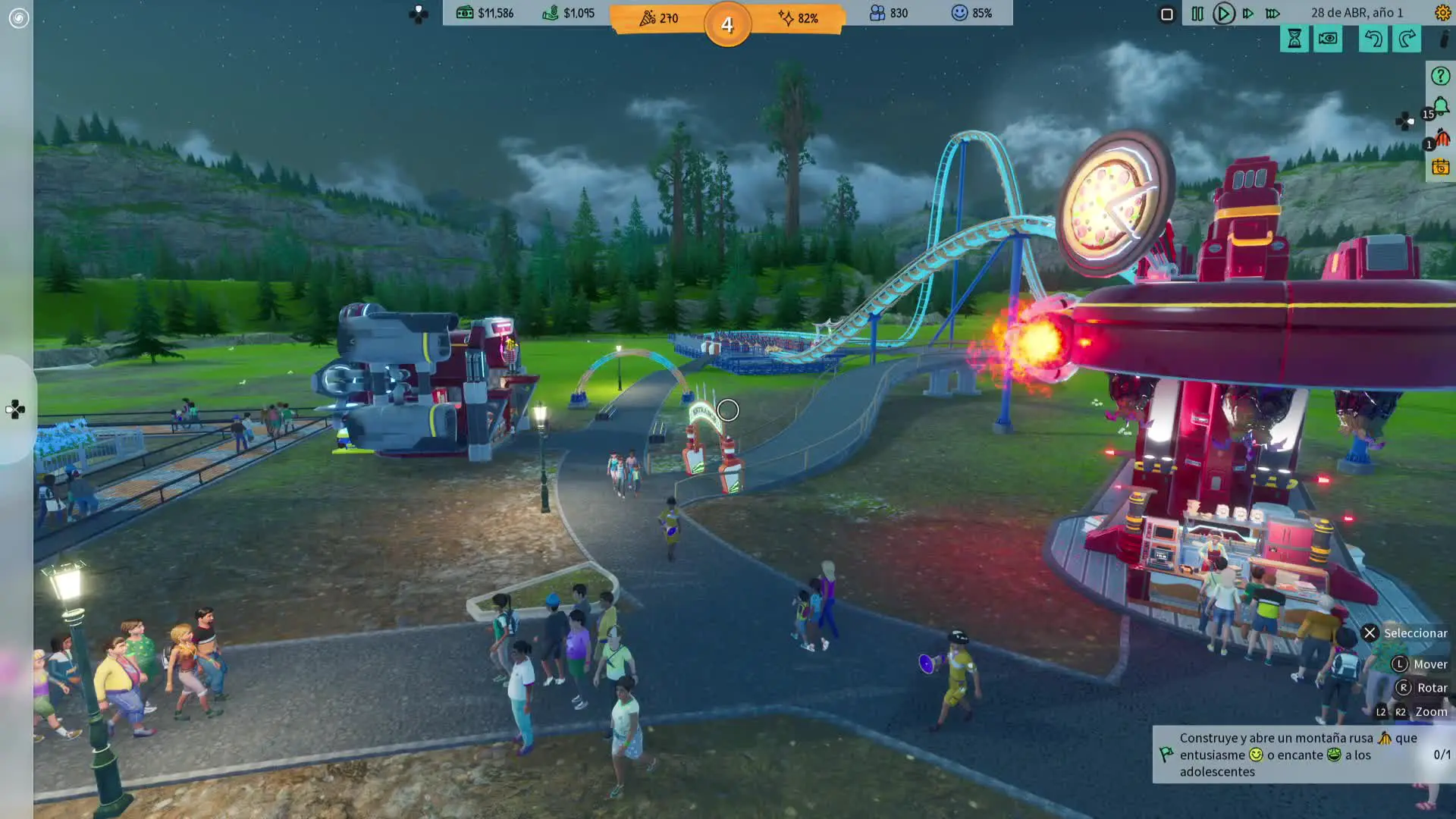Open the orange calendar schedule icon

coord(1440,168)
